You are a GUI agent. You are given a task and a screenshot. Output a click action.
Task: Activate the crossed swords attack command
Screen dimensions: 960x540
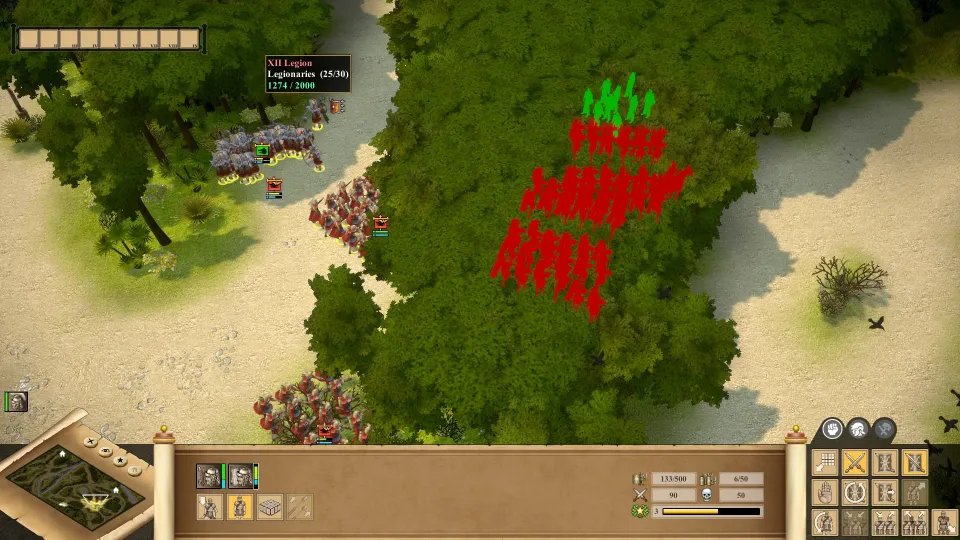[x=854, y=462]
